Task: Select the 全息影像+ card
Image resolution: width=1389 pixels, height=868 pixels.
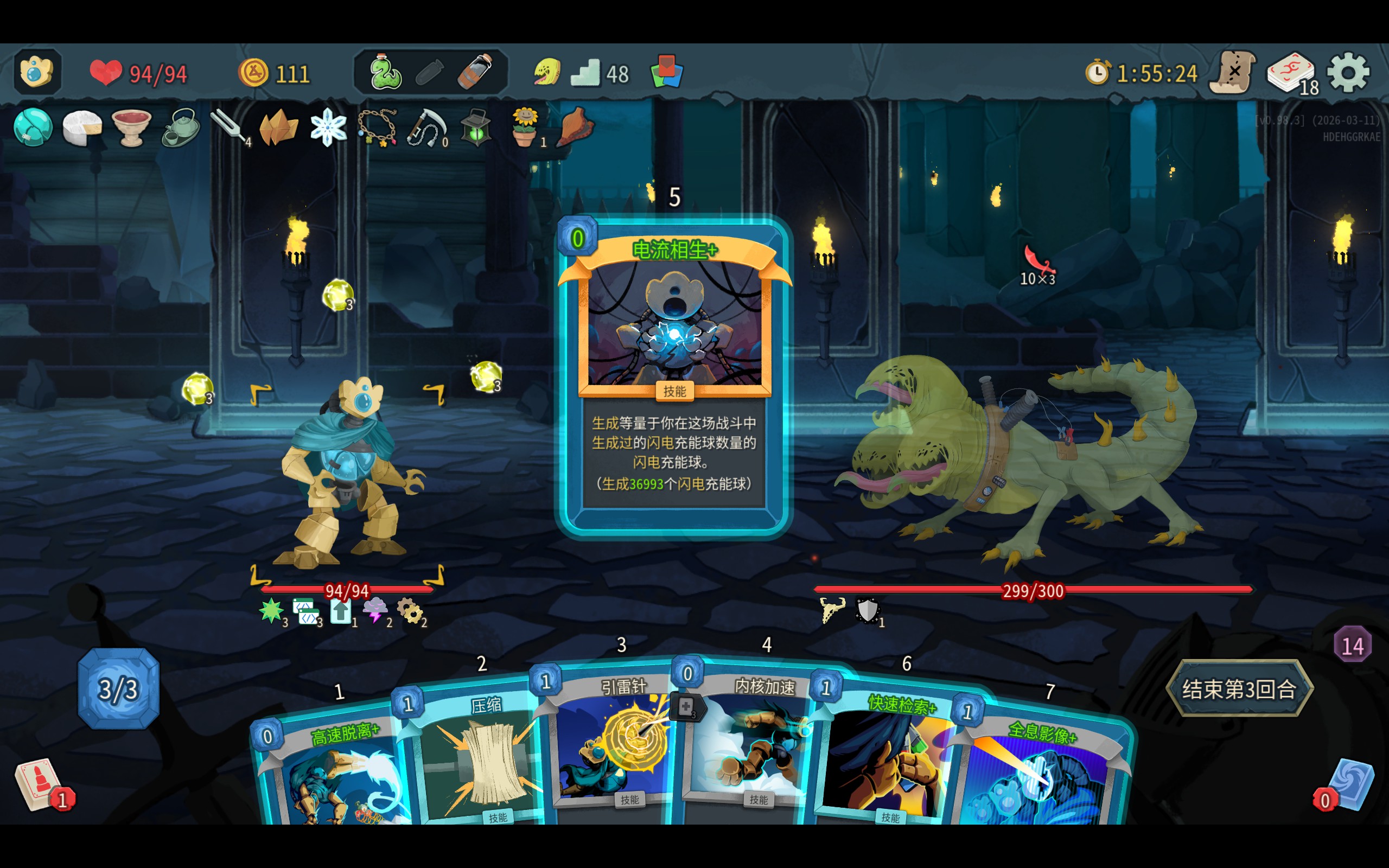Action: coord(1039,775)
